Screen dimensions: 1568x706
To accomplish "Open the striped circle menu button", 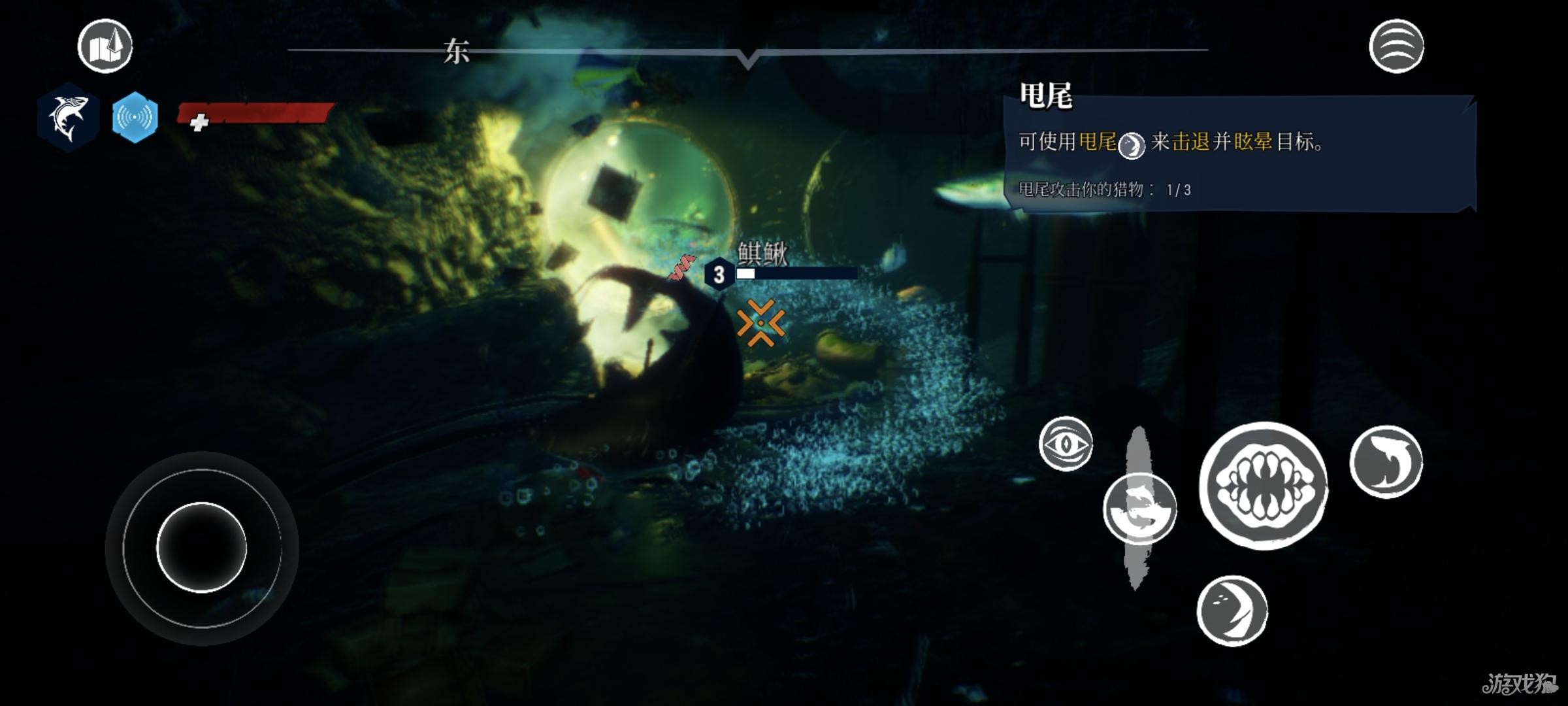I will [1396, 46].
